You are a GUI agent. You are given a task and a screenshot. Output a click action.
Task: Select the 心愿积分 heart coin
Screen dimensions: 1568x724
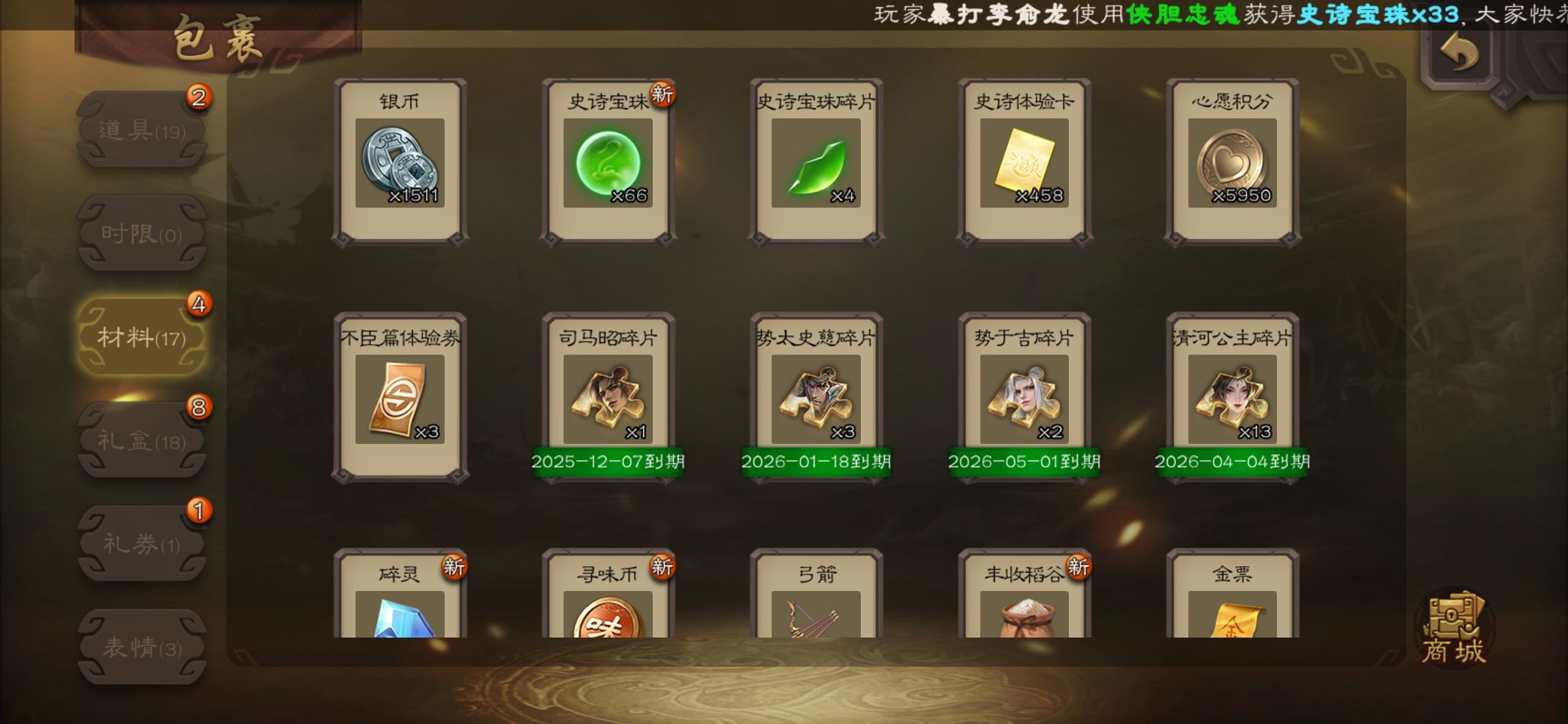[x=1232, y=162]
